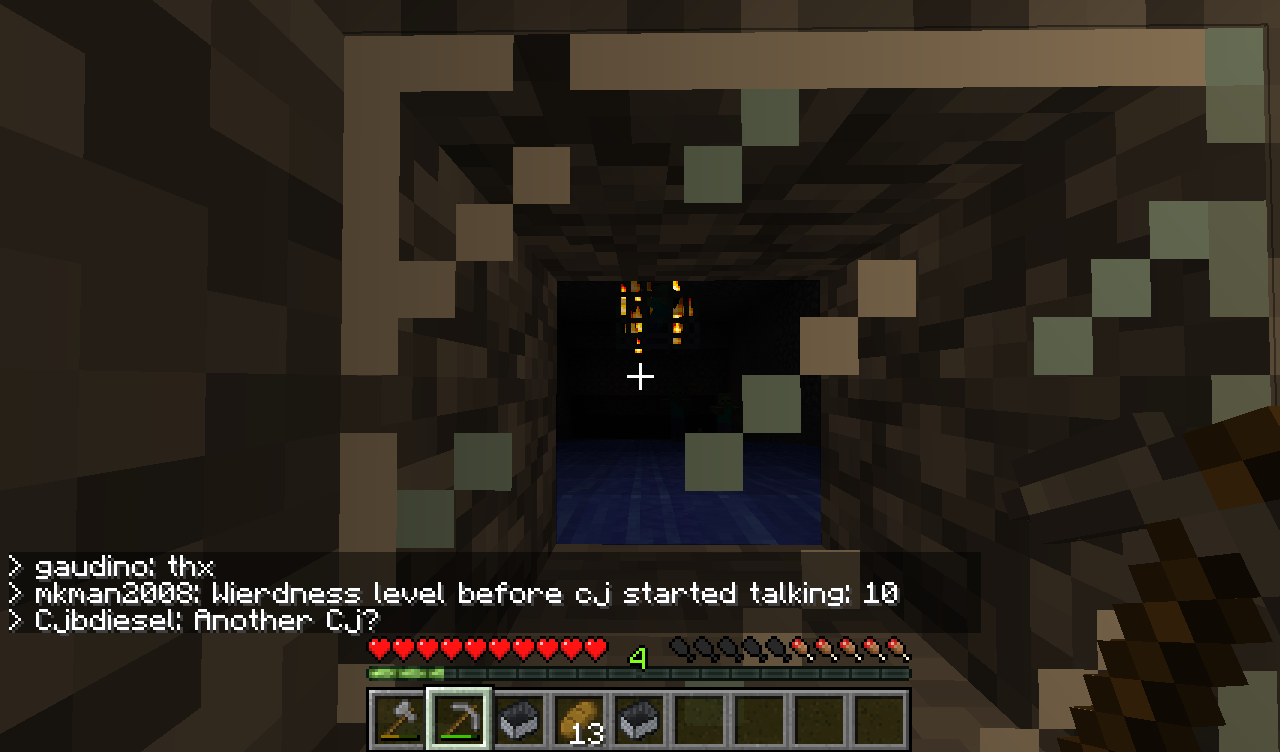Select the iron axe hotbar slot
The height and width of the screenshot is (752, 1280).
pos(400,718)
